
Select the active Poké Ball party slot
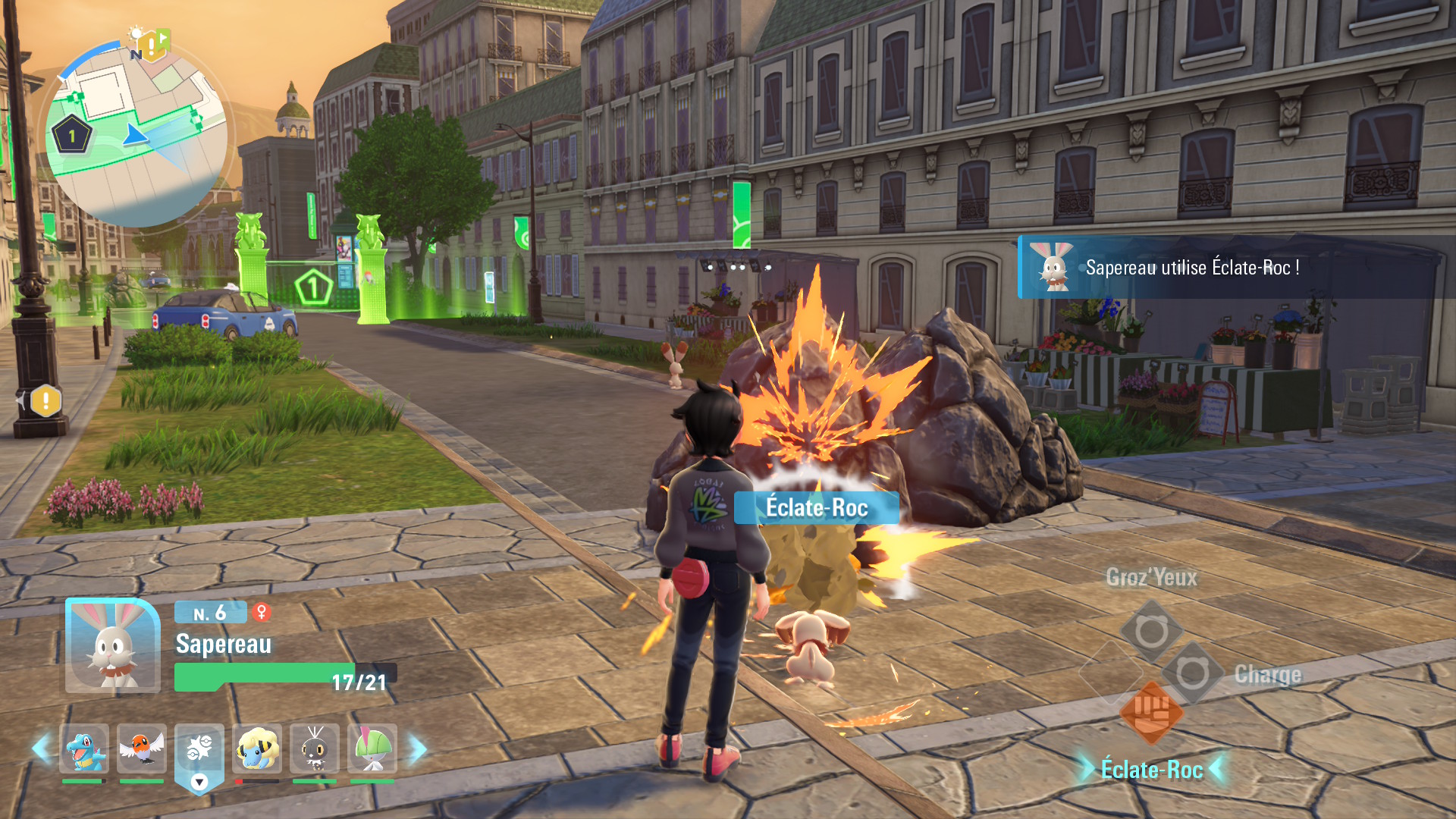tap(199, 751)
